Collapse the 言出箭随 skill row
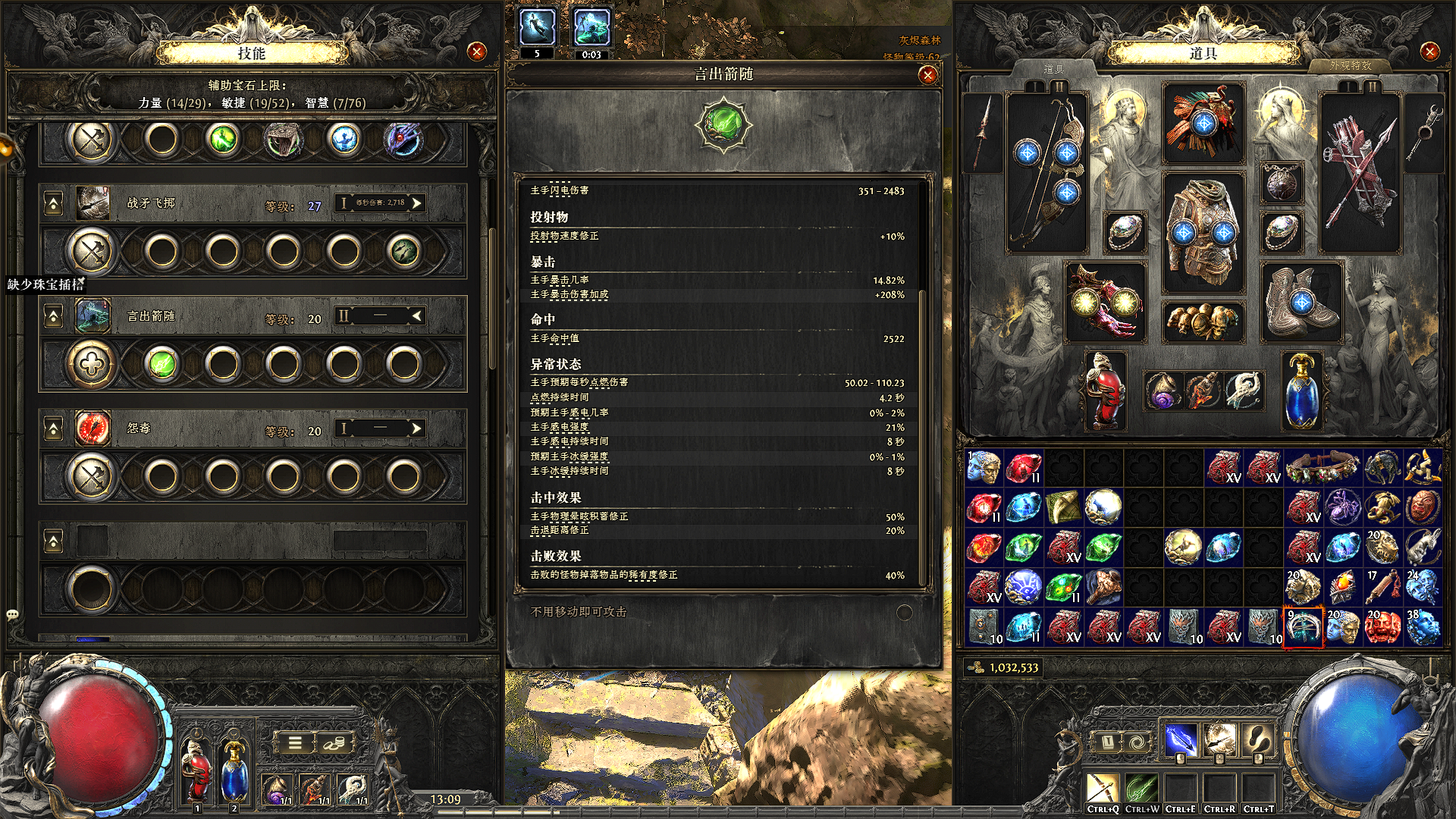 [x=53, y=316]
